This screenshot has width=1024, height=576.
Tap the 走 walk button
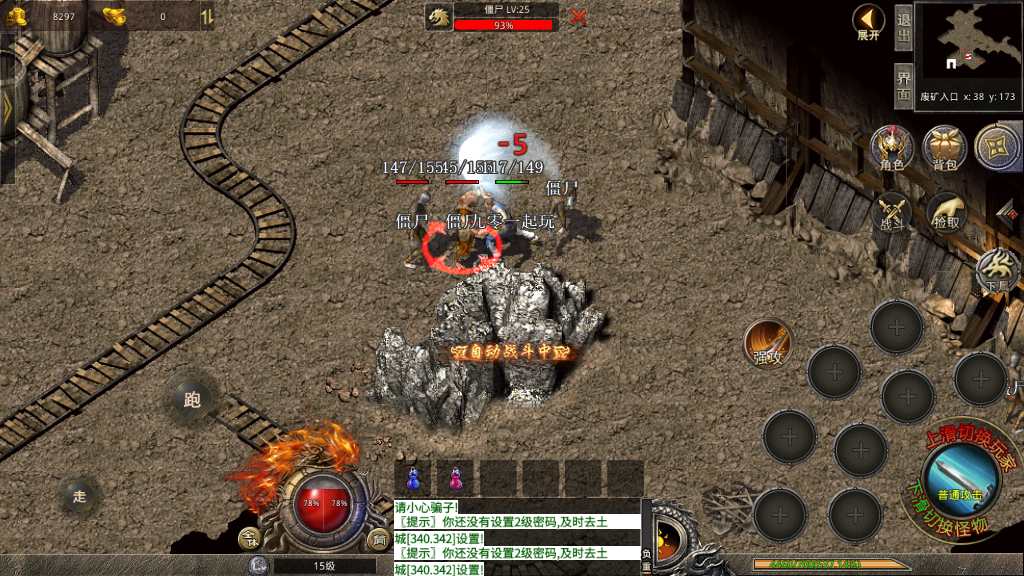point(80,495)
